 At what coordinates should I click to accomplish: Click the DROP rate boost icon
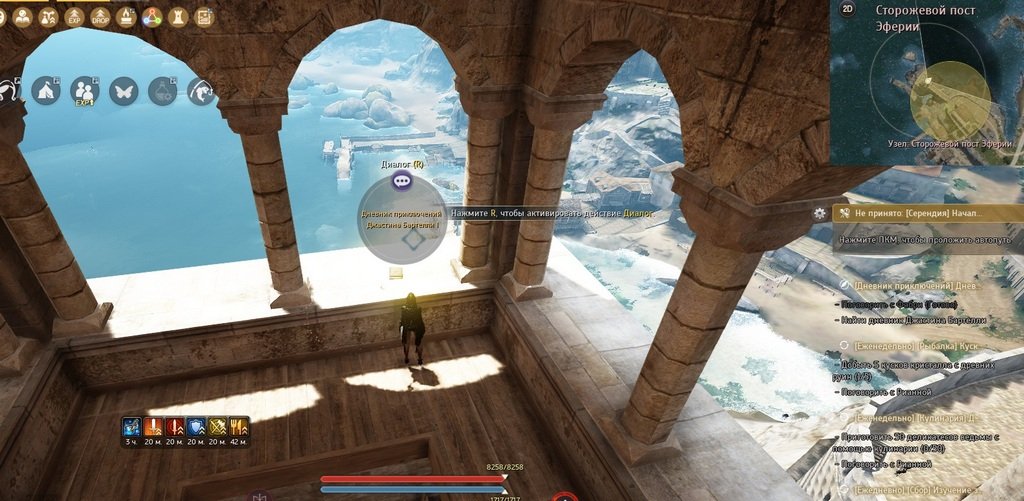point(100,17)
